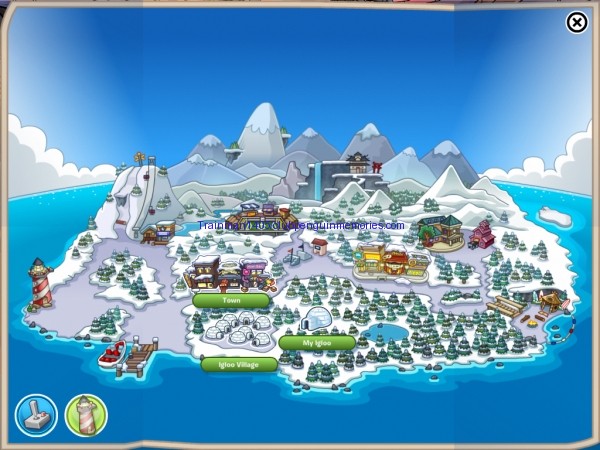The width and height of the screenshot is (600, 450).
Task: Go to the Town label
Action: [x=231, y=300]
